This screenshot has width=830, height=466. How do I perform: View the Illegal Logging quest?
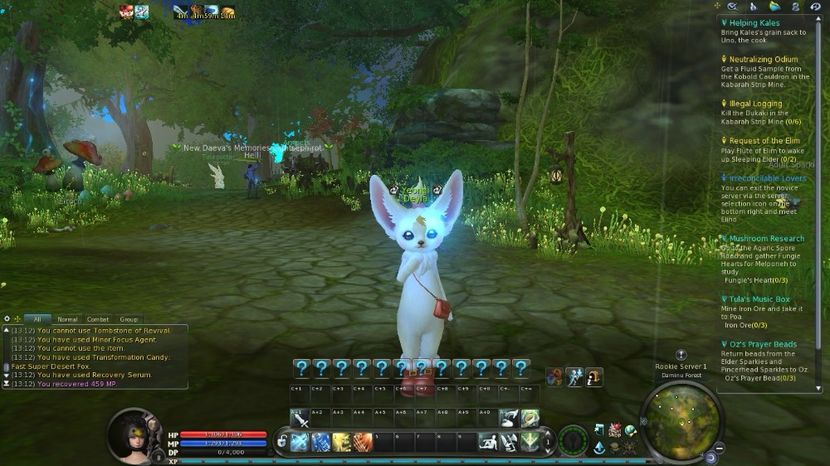pyautogui.click(x=755, y=103)
